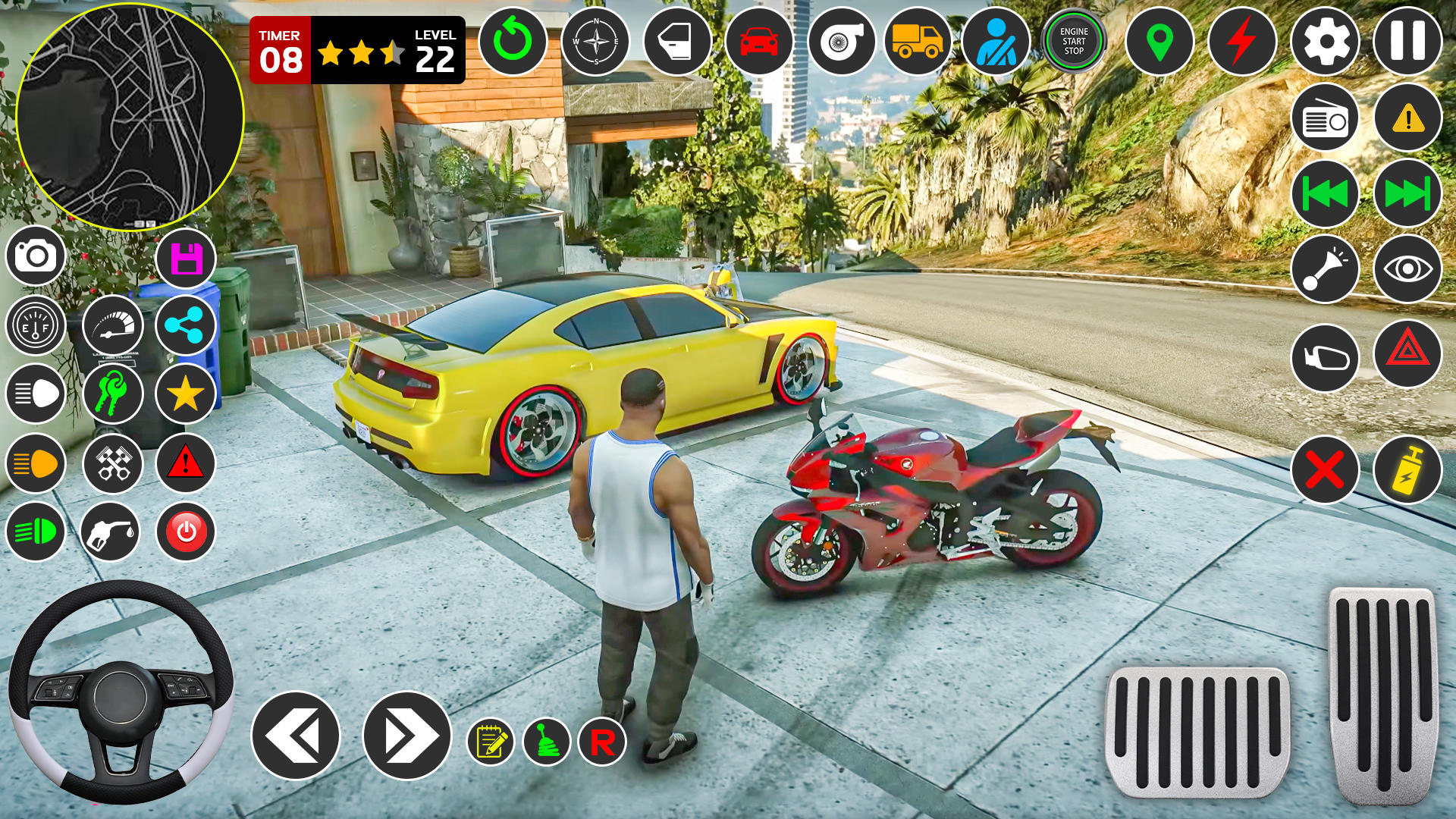Fasten the seatbelt icon
This screenshot has width=1456, height=819.
coord(996,41)
